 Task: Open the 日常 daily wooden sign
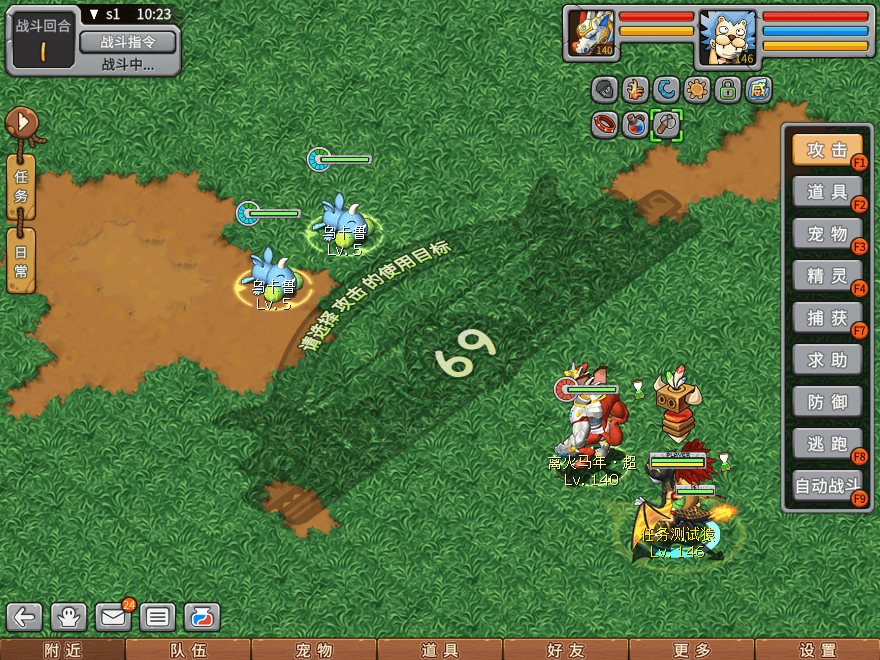pos(21,260)
